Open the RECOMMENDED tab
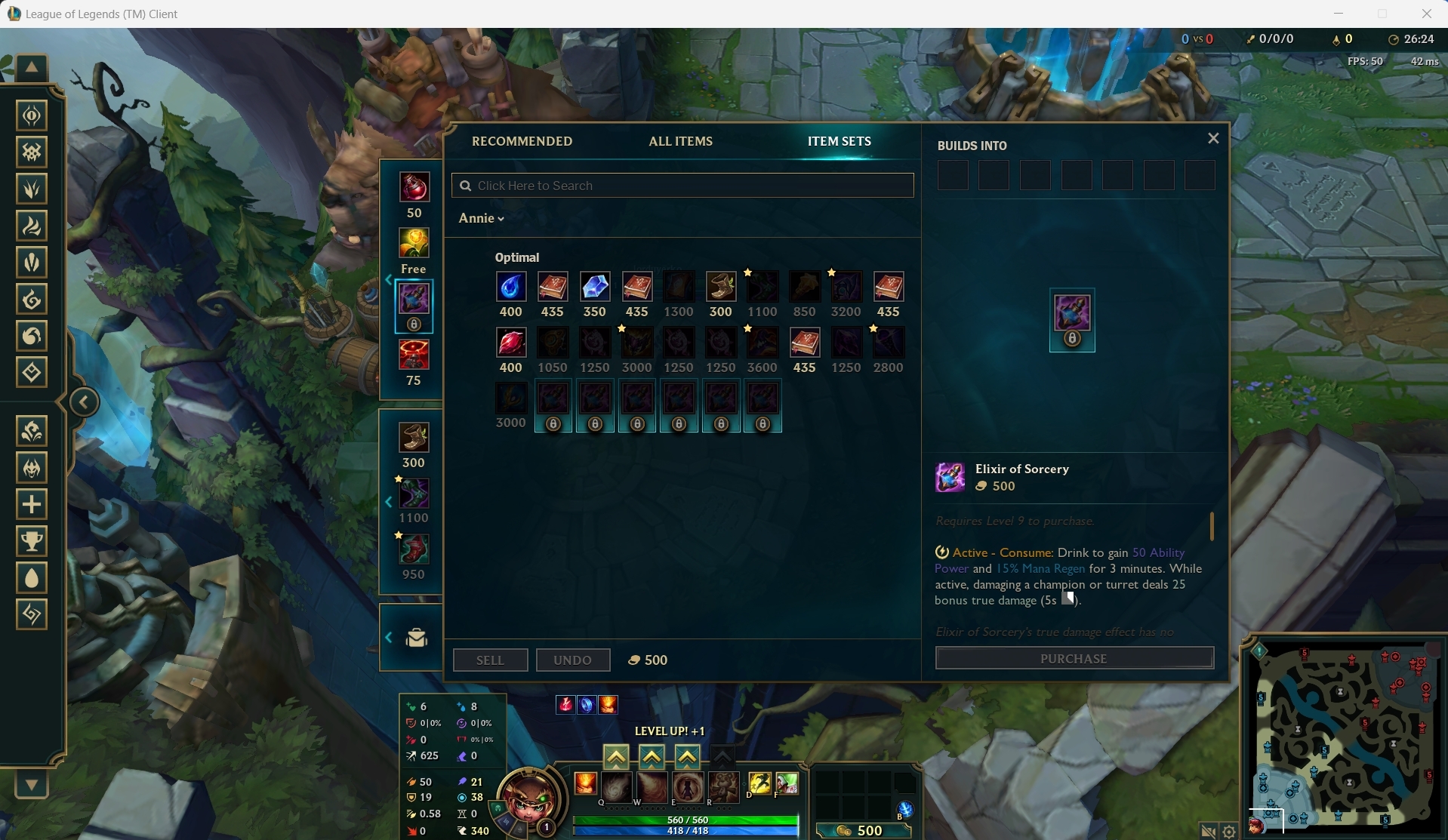 522,141
